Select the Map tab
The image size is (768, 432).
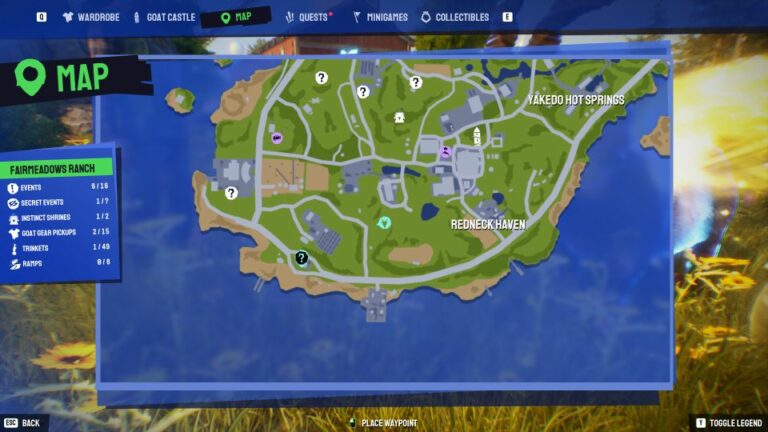[x=236, y=17]
